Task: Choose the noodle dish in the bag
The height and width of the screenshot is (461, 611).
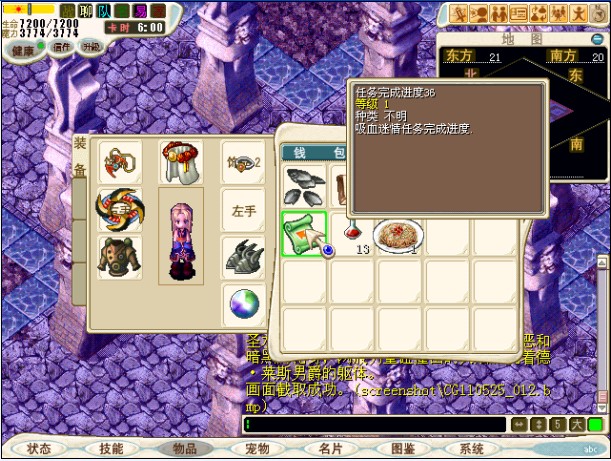Action: click(x=399, y=235)
